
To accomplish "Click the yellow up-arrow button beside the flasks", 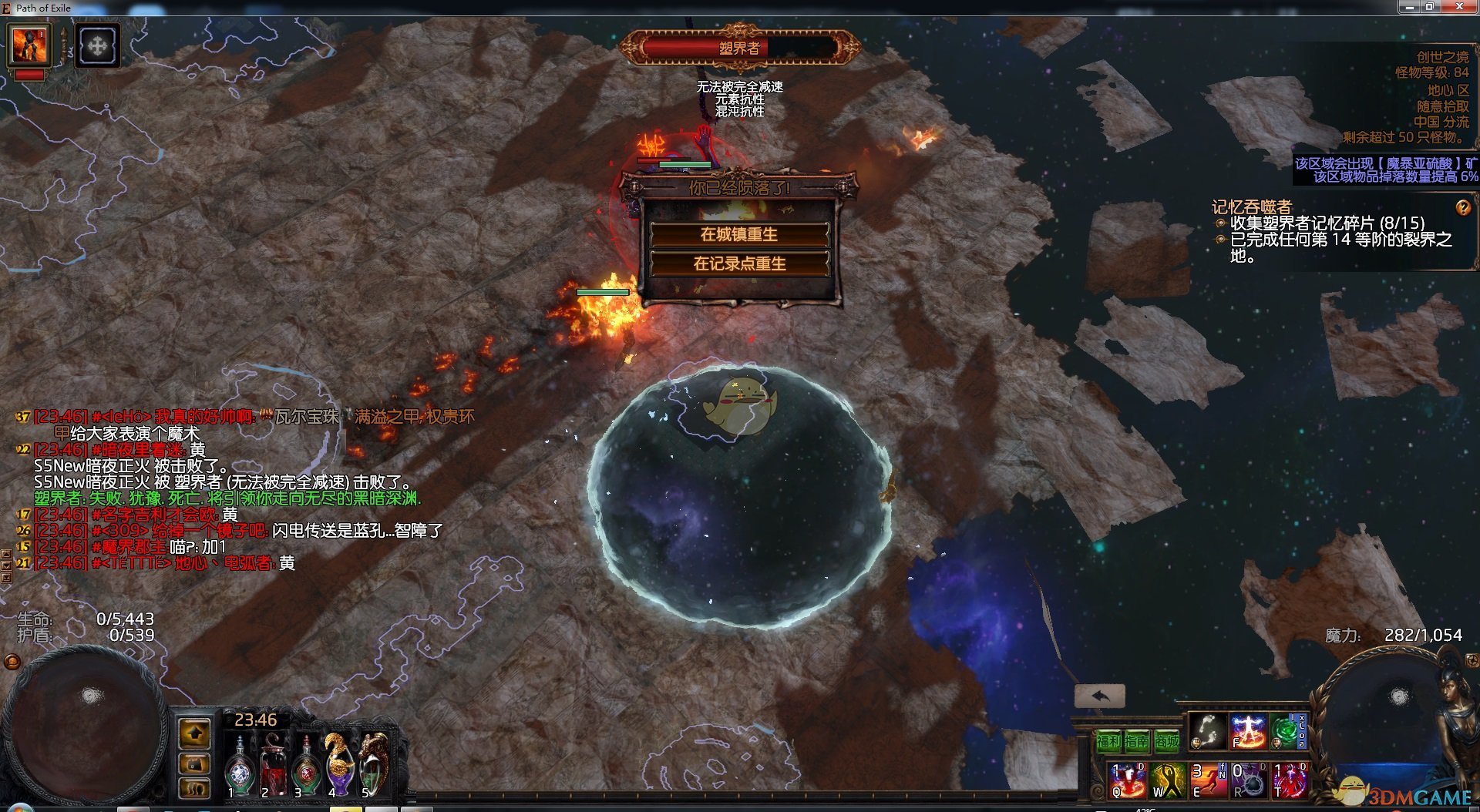I will click(194, 733).
